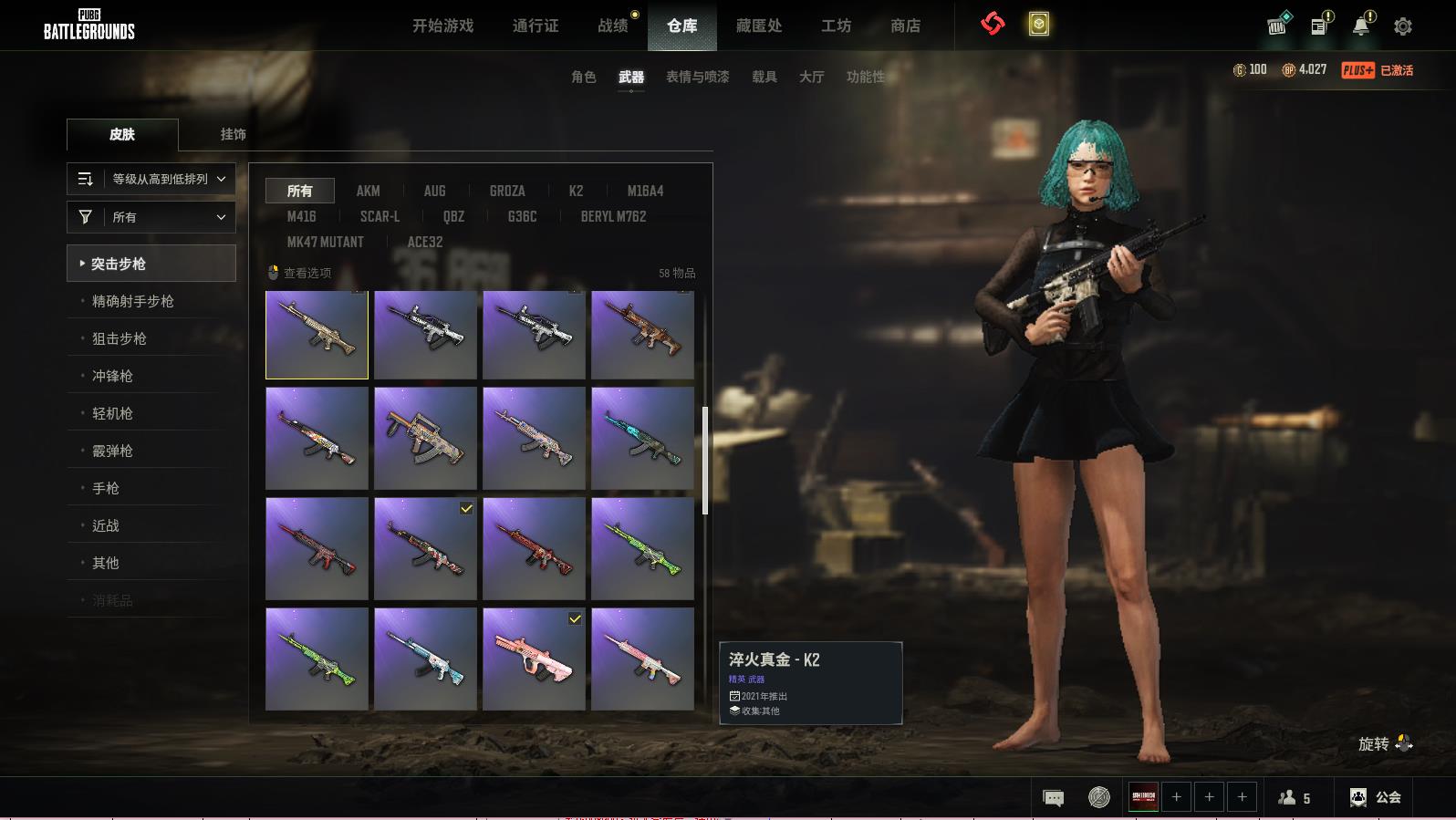This screenshot has width=1456, height=820.
Task: Open the 工坊 workshop
Action: pos(836,26)
